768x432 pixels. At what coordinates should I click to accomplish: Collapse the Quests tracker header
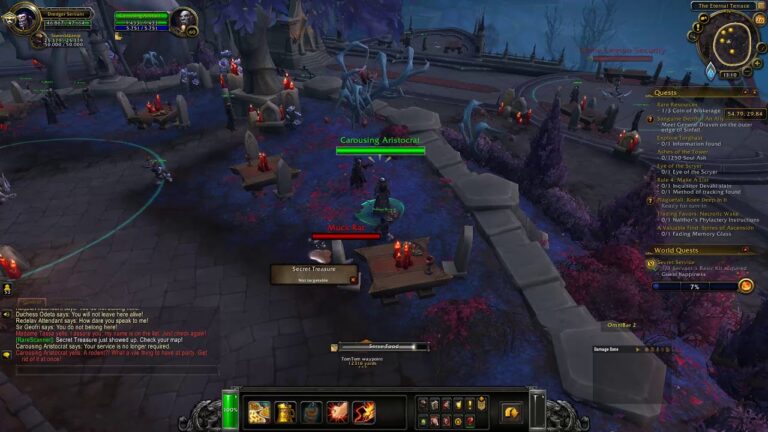click(x=757, y=92)
